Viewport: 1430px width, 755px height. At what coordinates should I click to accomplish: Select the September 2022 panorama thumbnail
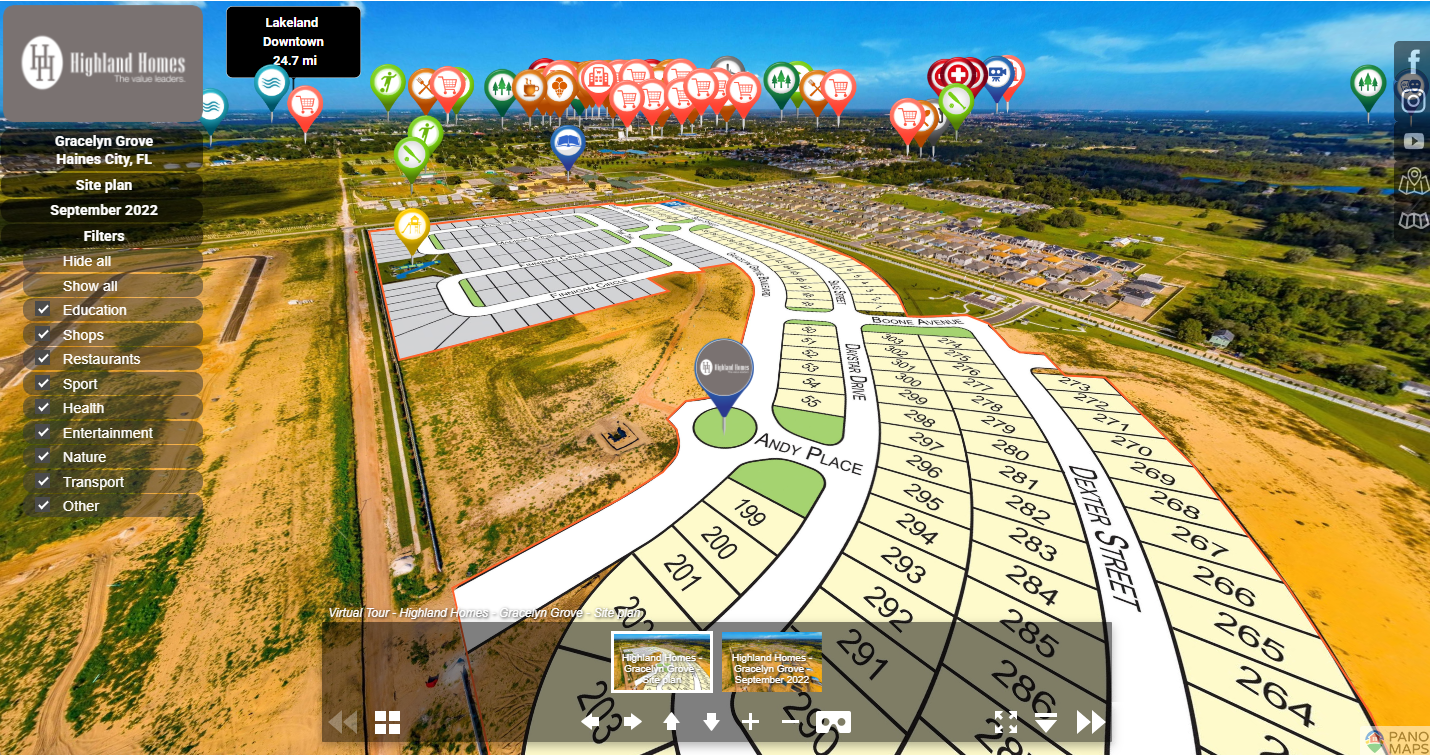click(771, 662)
